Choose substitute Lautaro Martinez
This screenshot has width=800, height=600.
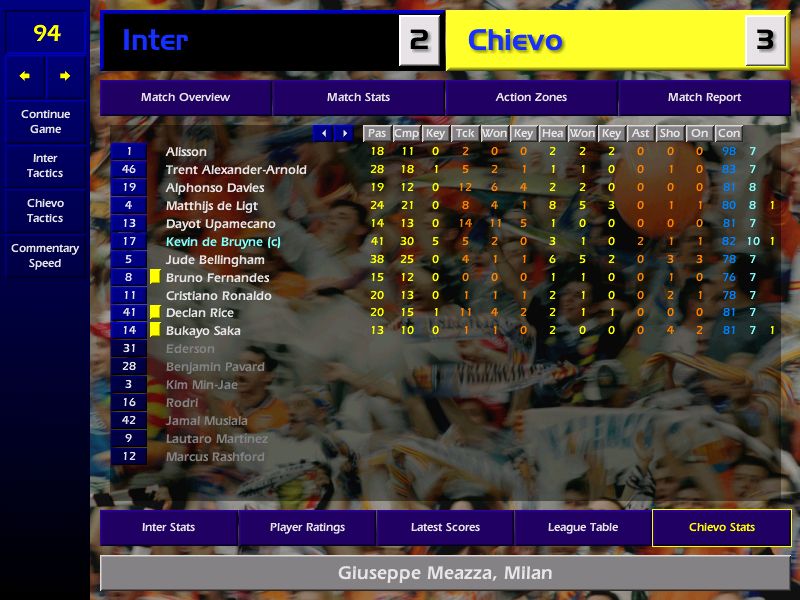click(x=217, y=439)
